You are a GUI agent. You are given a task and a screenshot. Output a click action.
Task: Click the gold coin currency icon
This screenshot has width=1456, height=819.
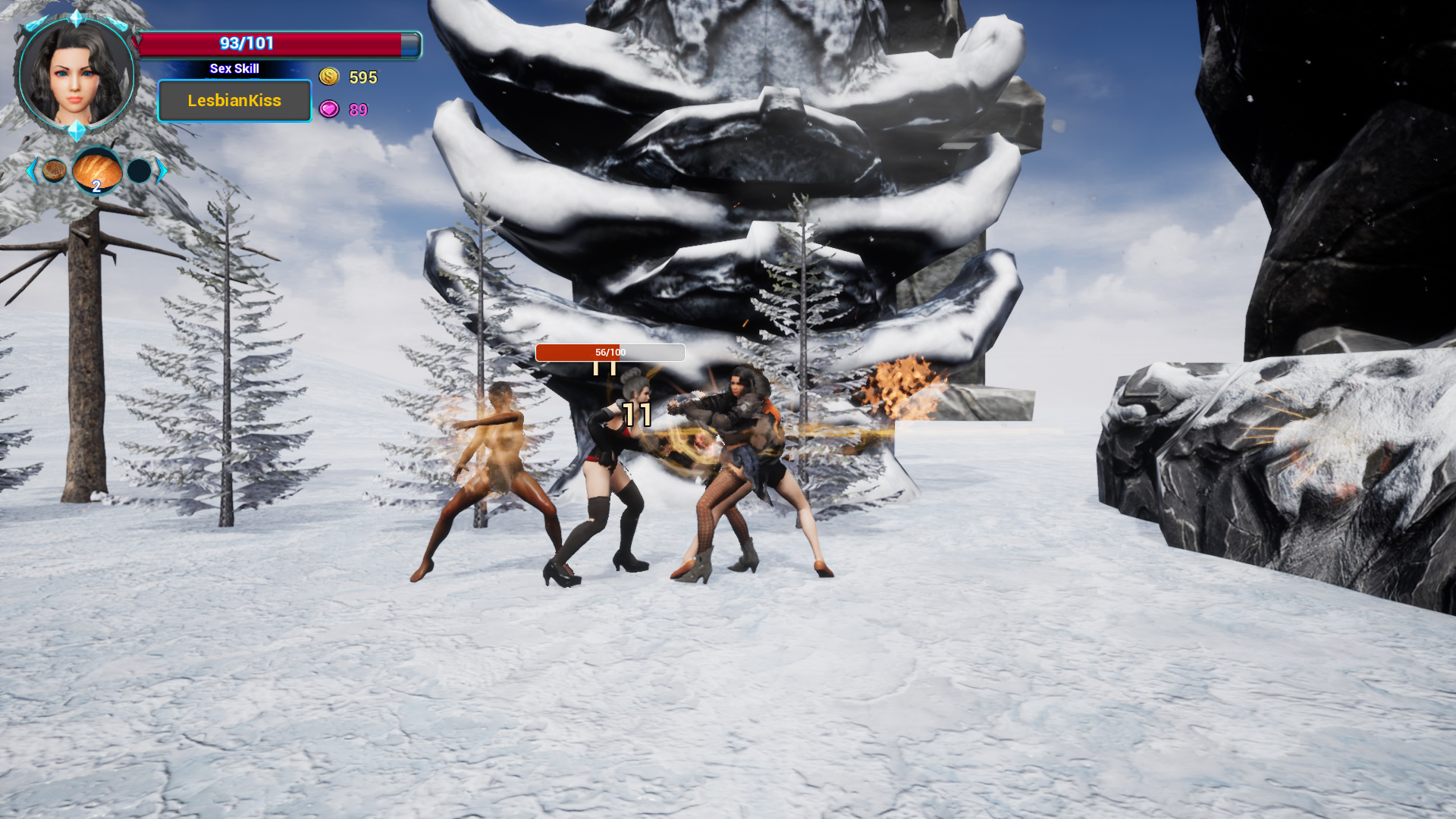[x=329, y=77]
